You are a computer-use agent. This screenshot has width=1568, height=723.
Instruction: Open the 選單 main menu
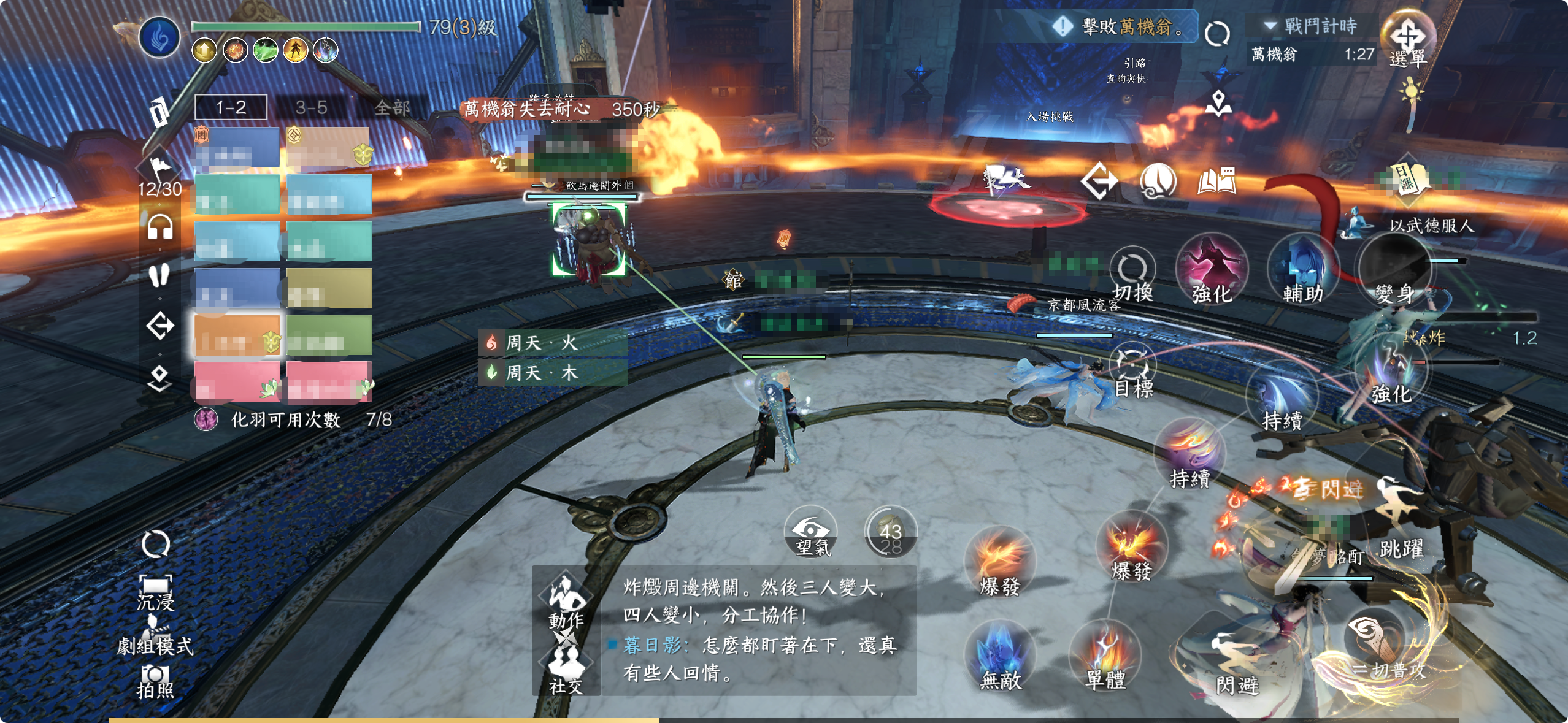click(x=1408, y=40)
